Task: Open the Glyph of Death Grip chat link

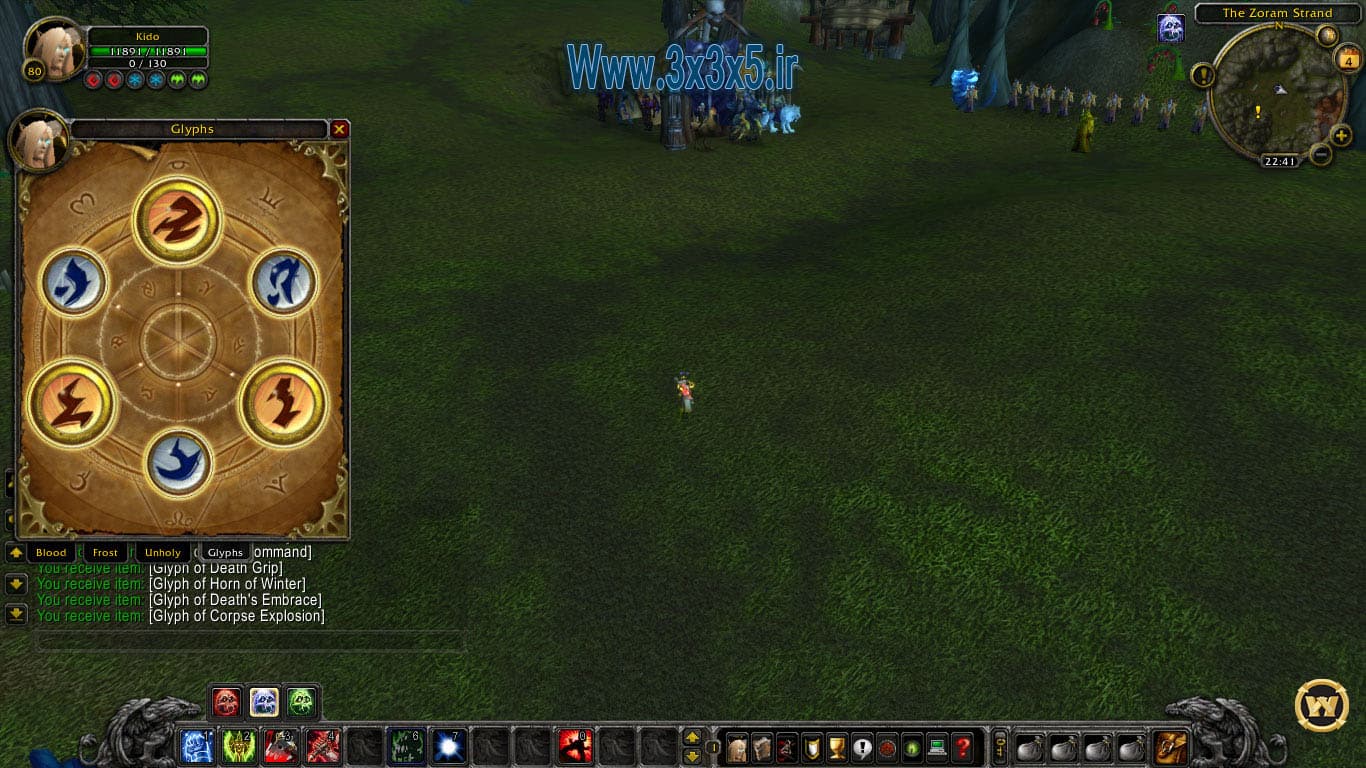Action: [x=215, y=568]
